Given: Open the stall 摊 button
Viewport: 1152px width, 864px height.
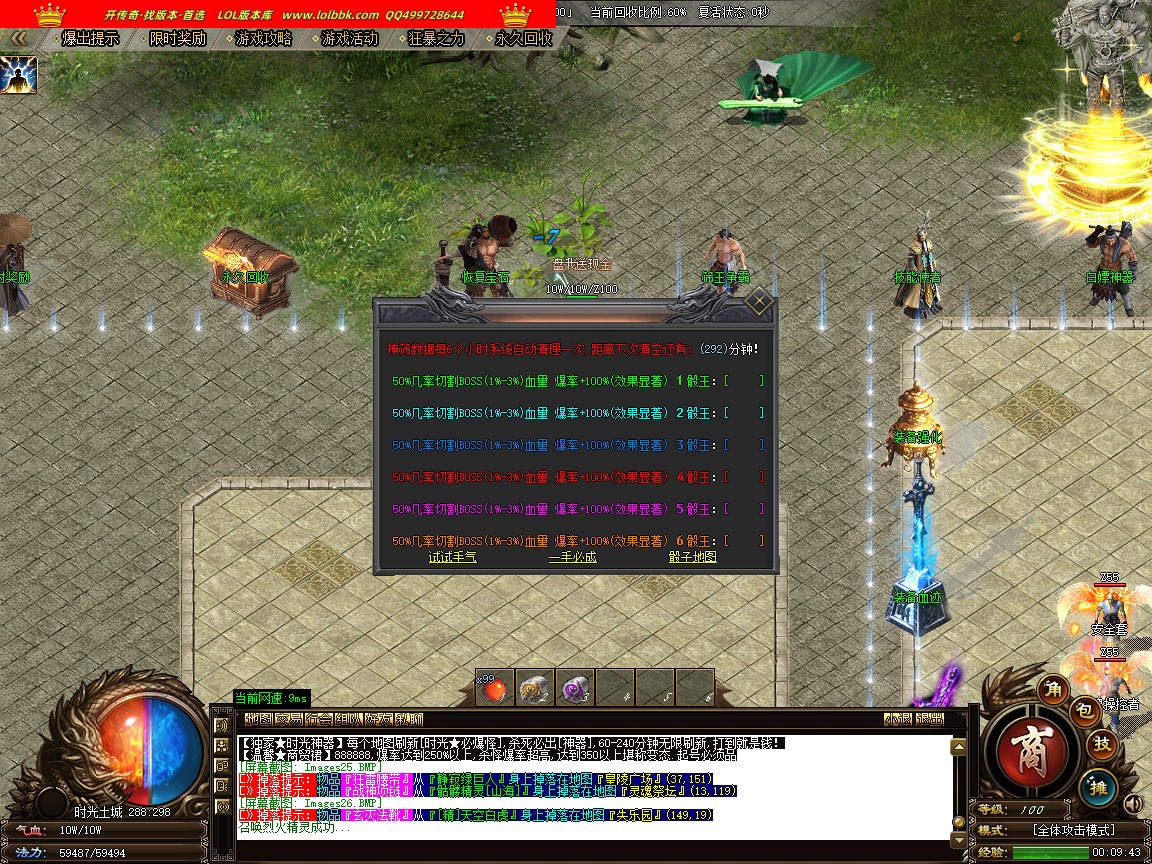Looking at the screenshot, I should click(x=1101, y=788).
